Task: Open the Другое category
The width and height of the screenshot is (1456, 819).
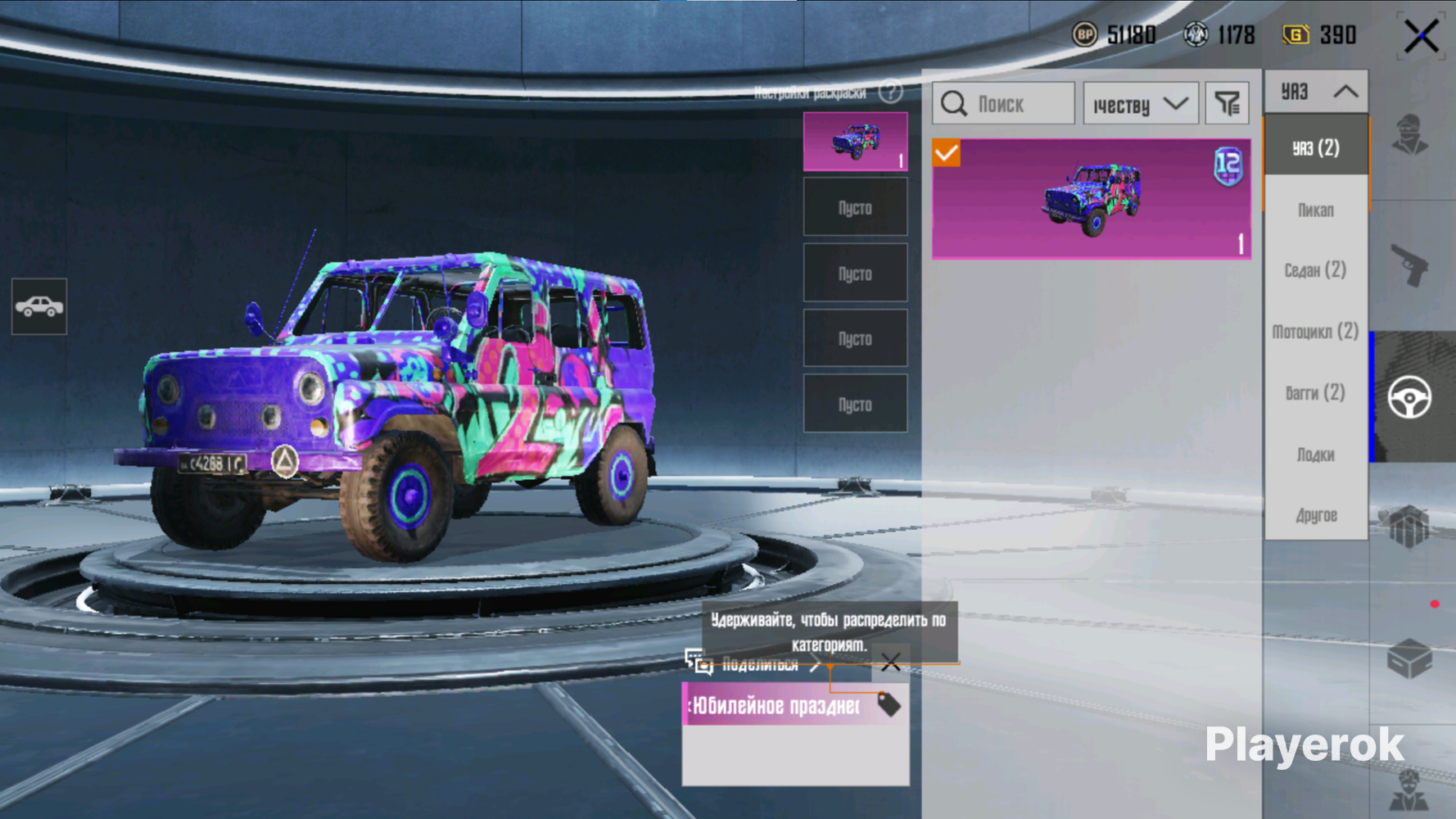Action: click(x=1316, y=515)
